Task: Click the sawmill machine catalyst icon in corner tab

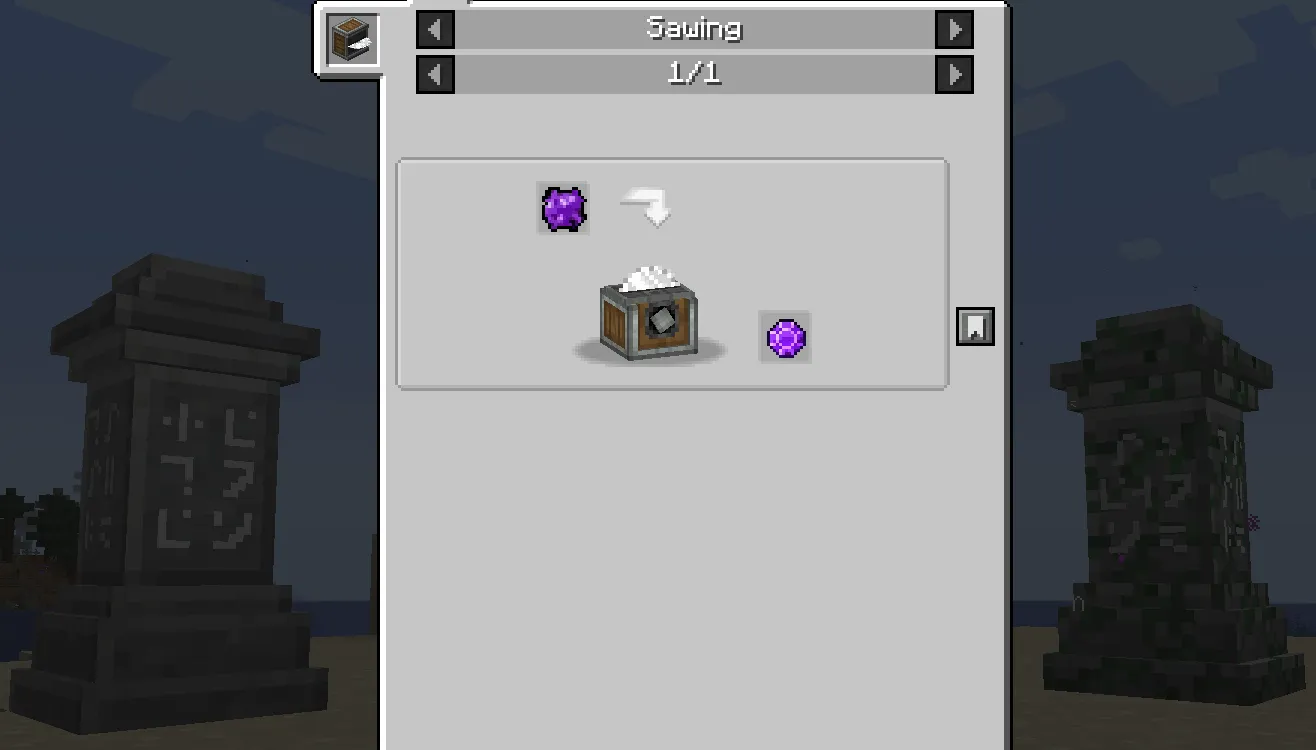Action: tap(350, 41)
